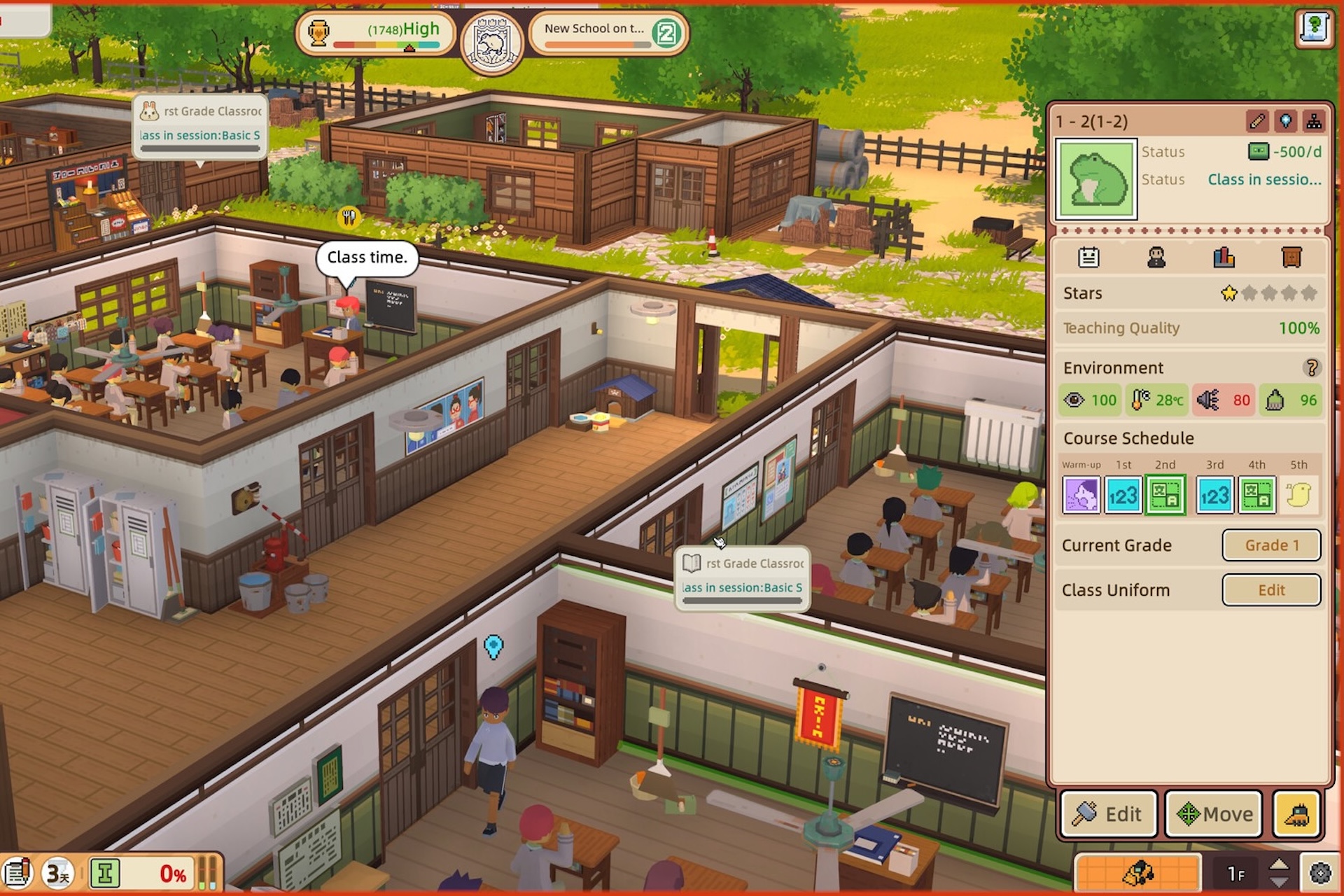Click the hammer Edit button
Screen dimensions: 1344x896
point(1109,814)
